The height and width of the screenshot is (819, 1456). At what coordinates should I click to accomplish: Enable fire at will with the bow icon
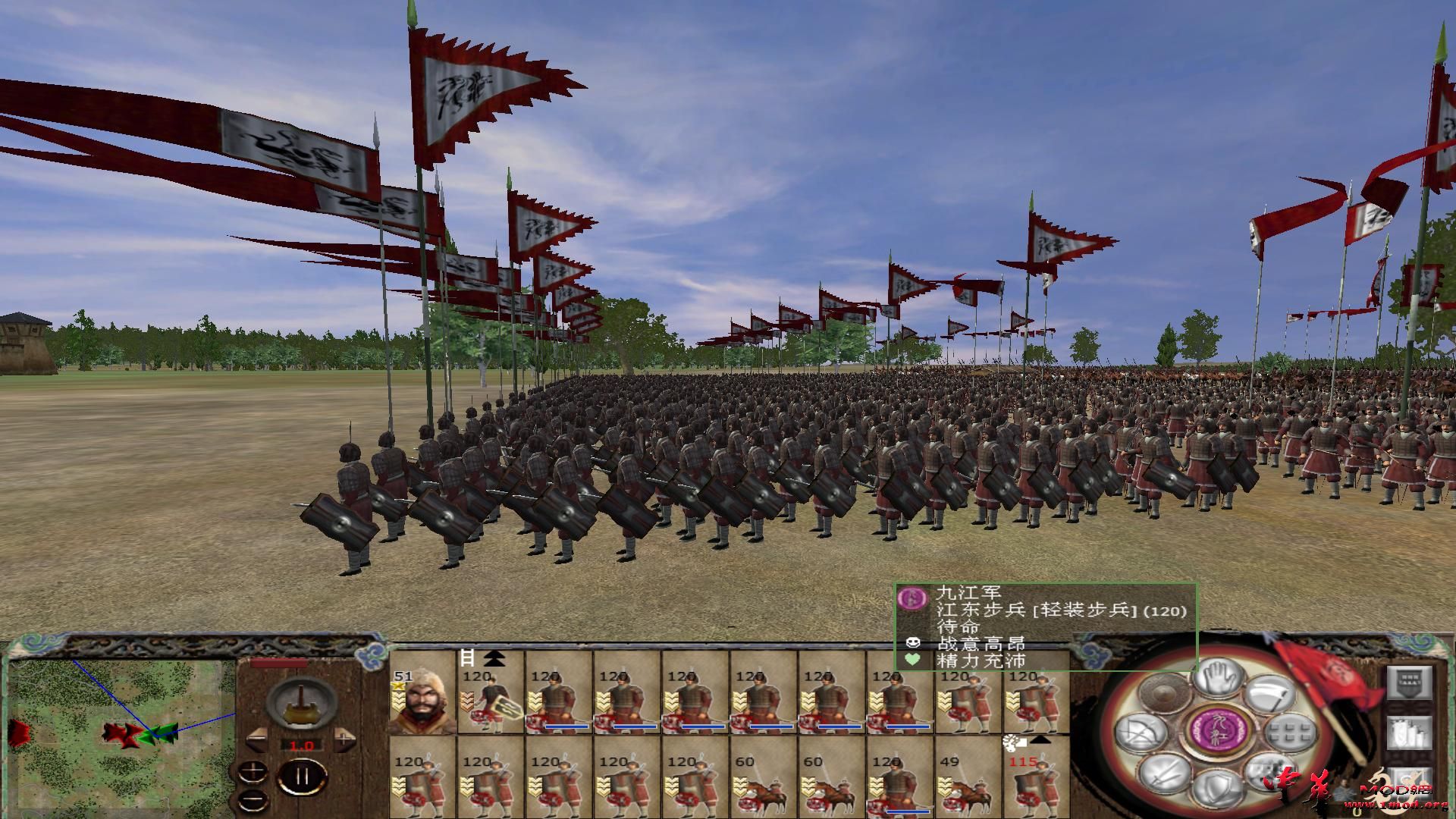click(x=1141, y=732)
